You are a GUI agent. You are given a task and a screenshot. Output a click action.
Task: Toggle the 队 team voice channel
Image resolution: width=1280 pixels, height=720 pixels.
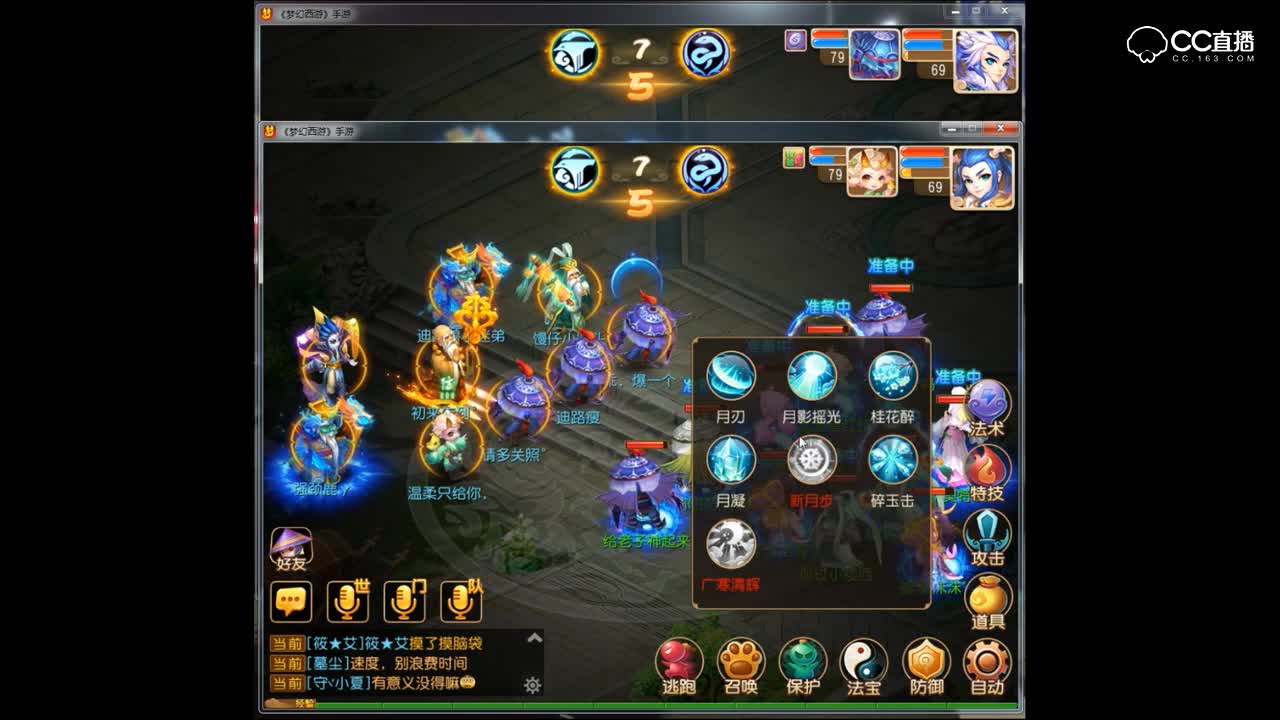(463, 603)
